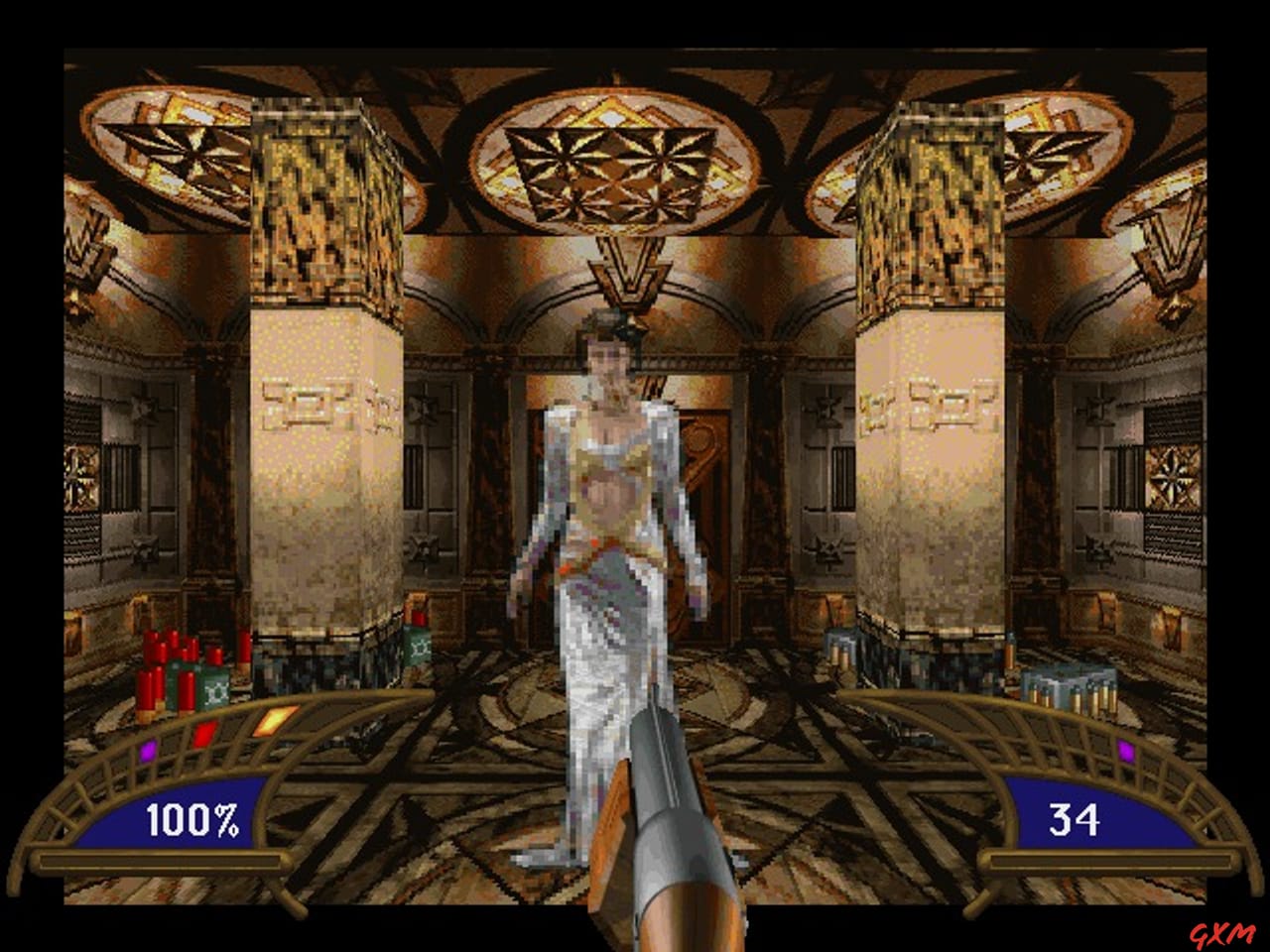Toggle the purple gem on the left HUD gauge
The image size is (1270, 952).
[147, 754]
